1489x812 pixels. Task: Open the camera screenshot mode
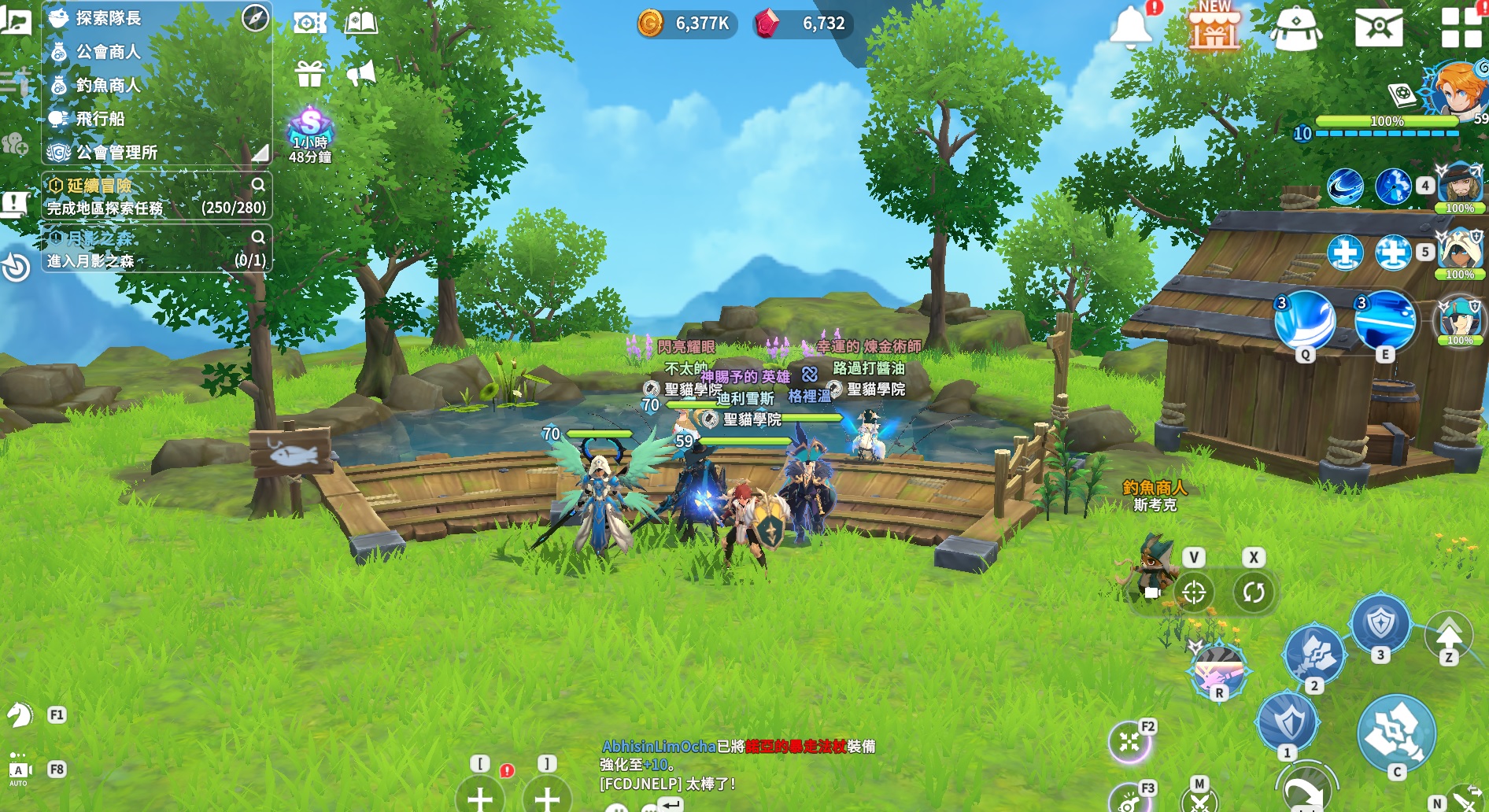[x=309, y=22]
